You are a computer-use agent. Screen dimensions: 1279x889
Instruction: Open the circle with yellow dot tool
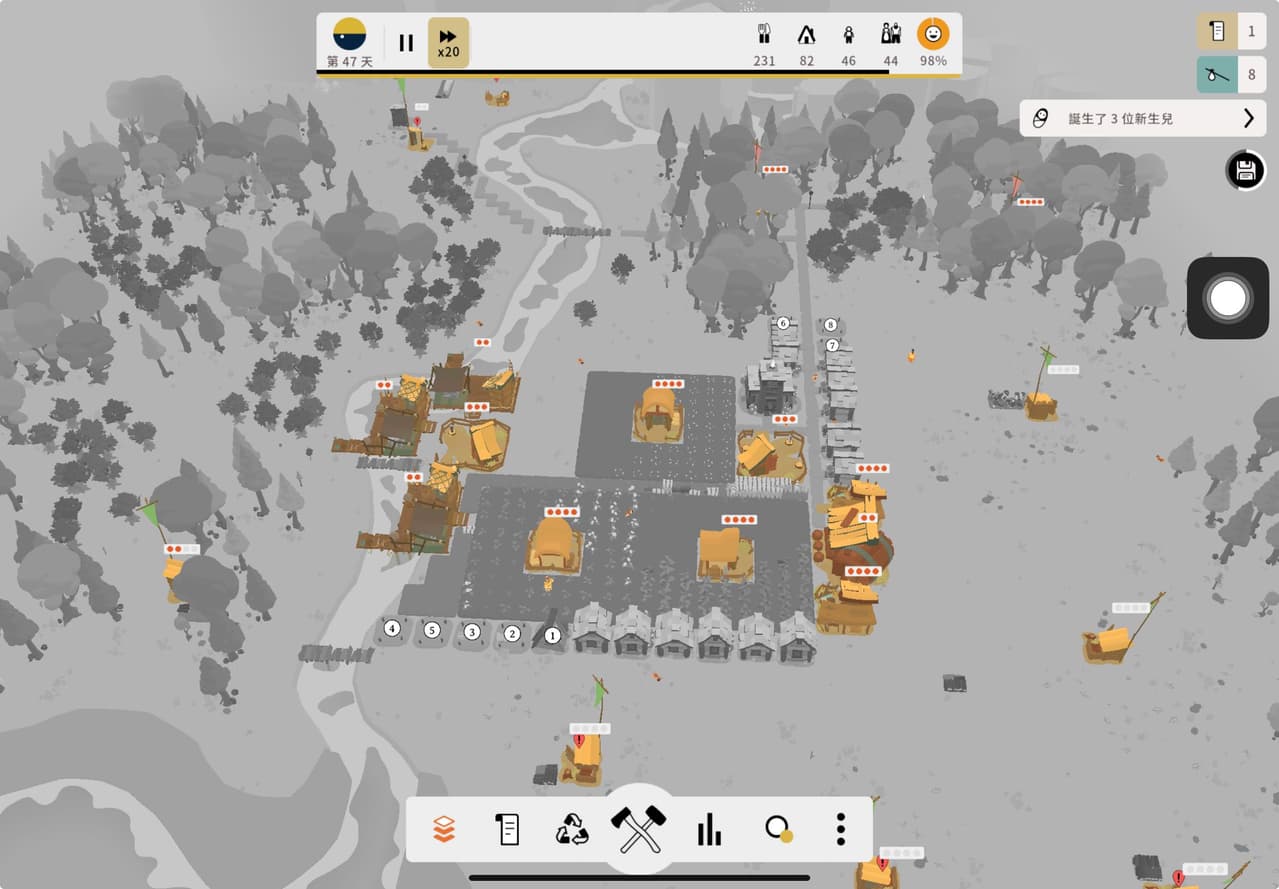777,829
